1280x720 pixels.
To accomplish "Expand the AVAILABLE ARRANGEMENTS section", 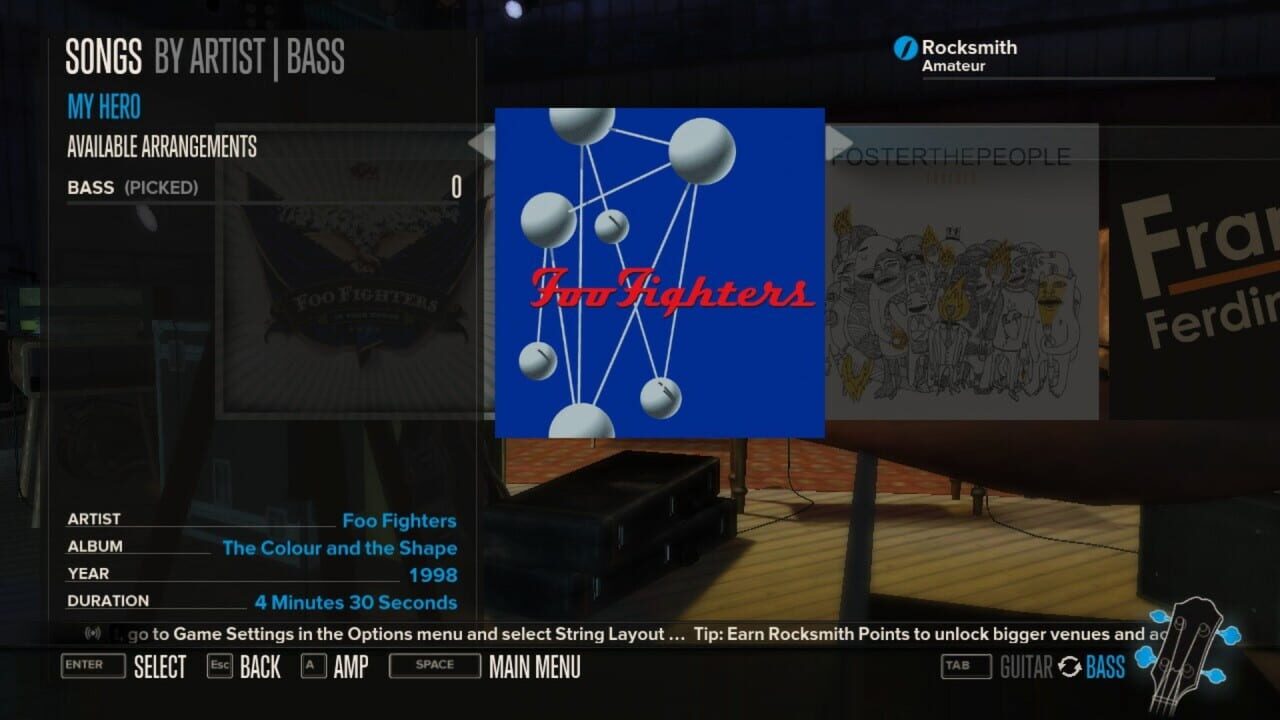I will pyautogui.click(x=160, y=147).
